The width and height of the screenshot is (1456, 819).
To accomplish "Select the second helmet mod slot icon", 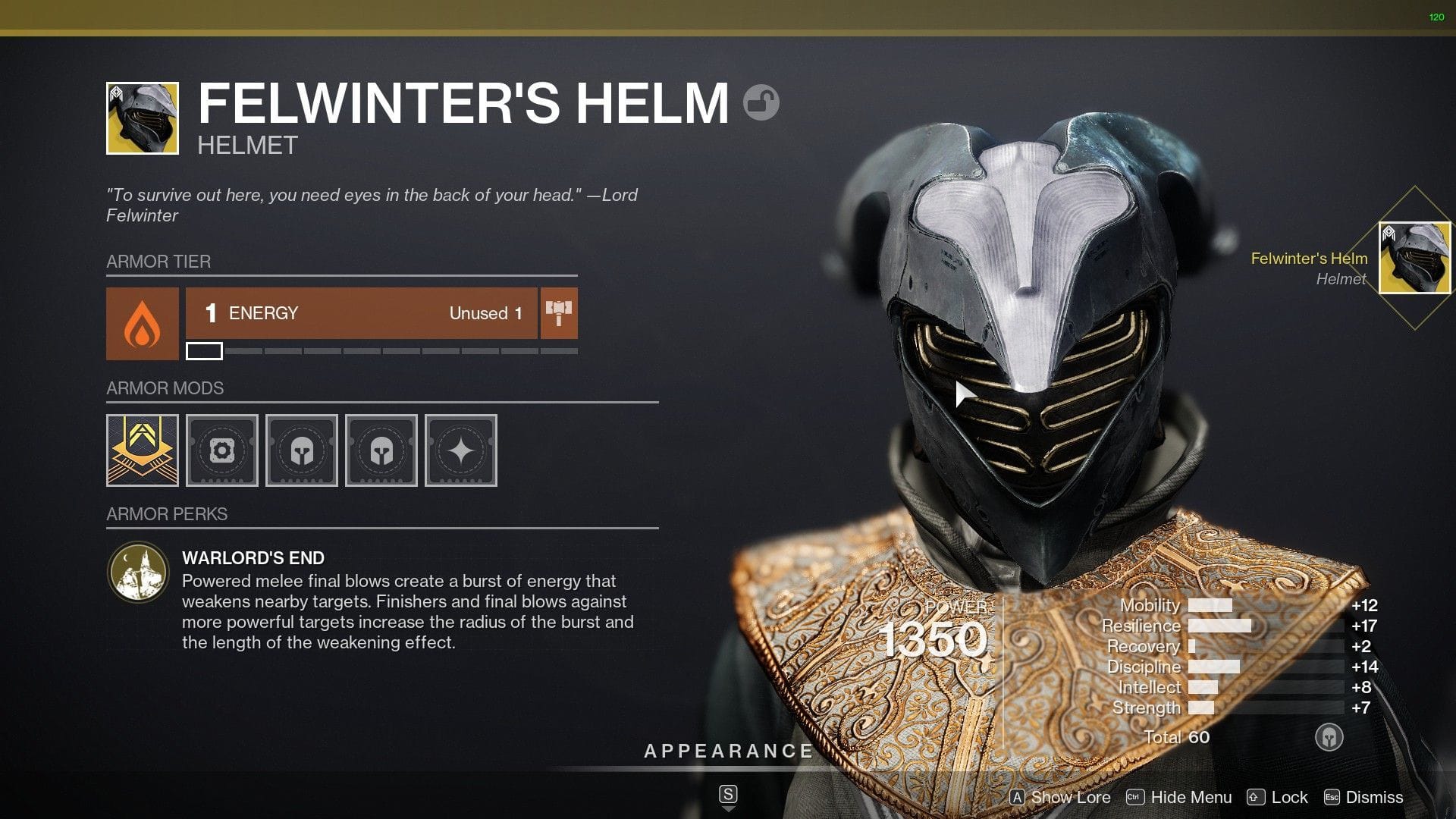I will click(x=381, y=450).
